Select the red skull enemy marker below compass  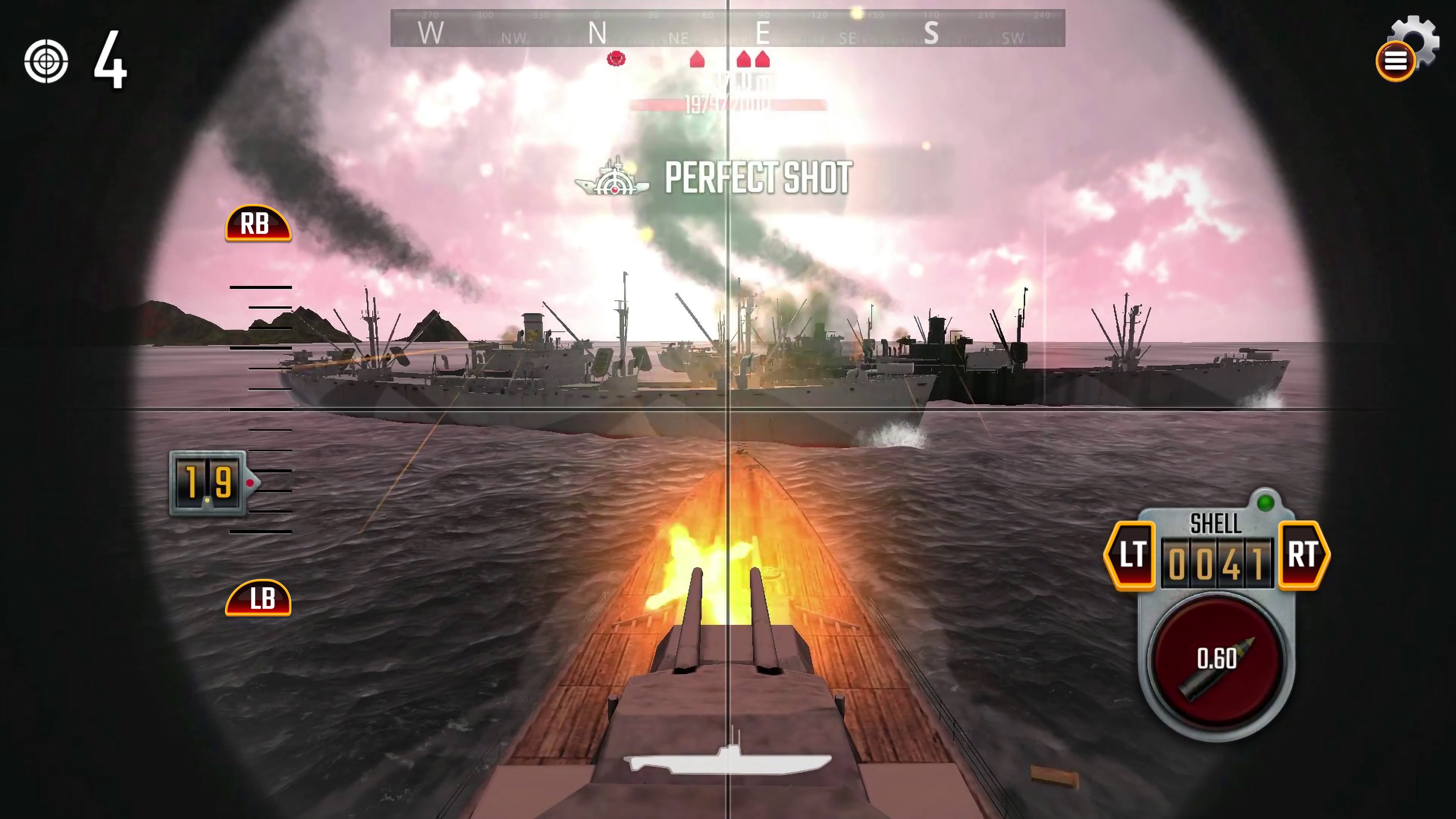point(616,58)
